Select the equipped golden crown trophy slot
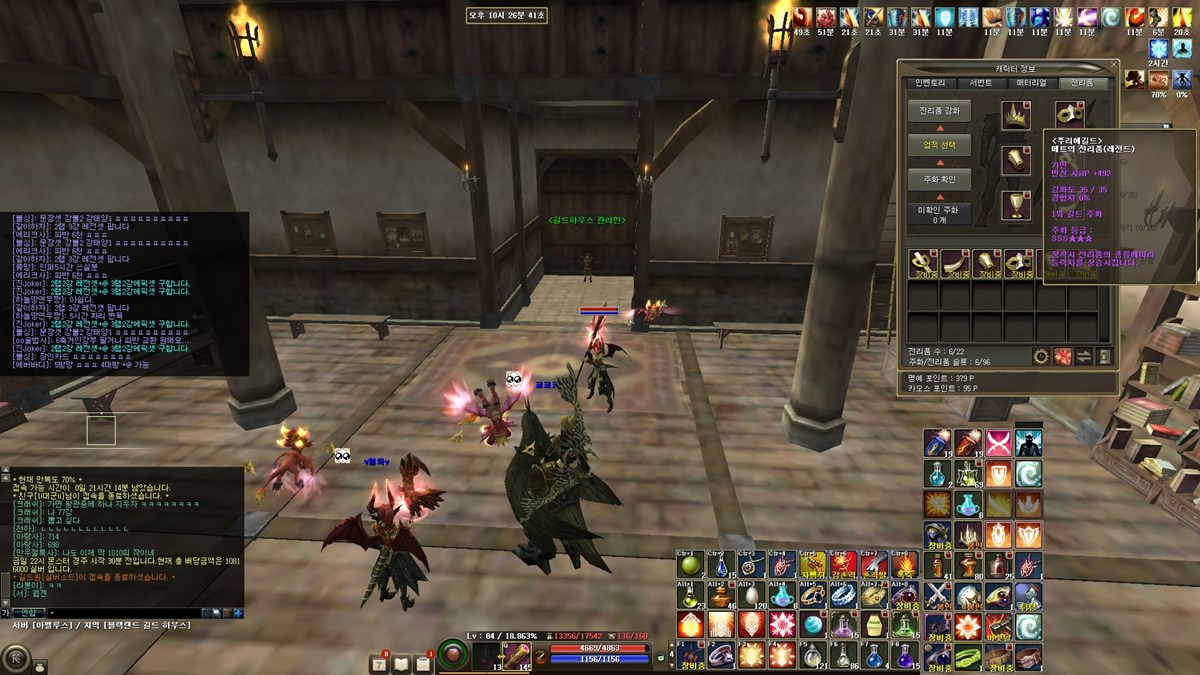 pyautogui.click(x=1016, y=115)
